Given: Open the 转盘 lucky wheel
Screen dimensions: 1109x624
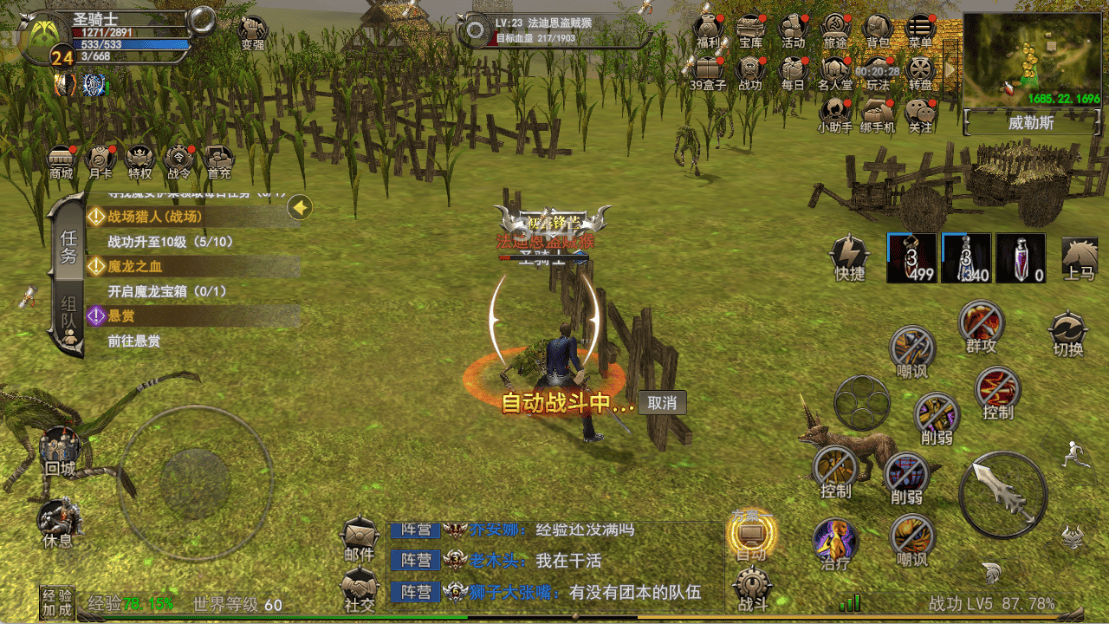Looking at the screenshot, I should coord(919,72).
